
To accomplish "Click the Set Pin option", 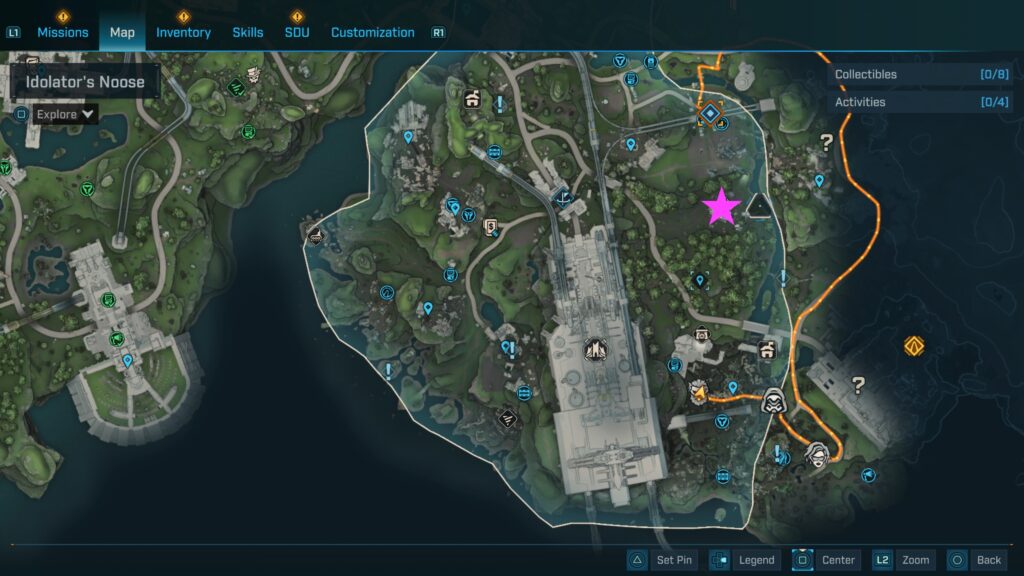I will pyautogui.click(x=661, y=560).
